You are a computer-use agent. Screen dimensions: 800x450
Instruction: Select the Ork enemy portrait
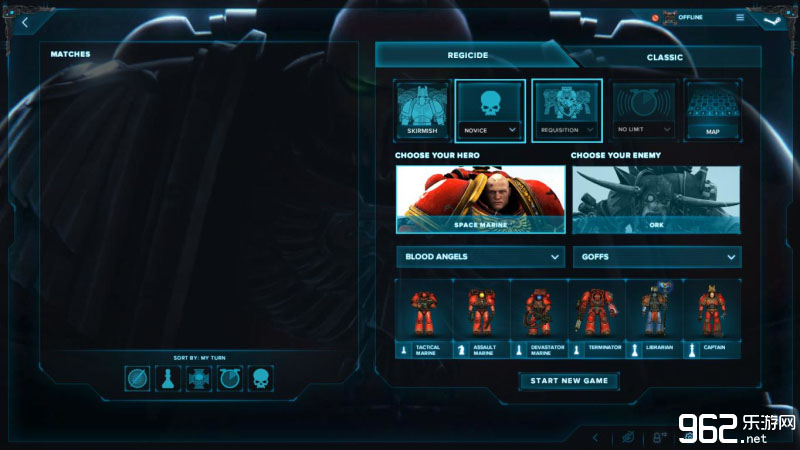[656, 199]
